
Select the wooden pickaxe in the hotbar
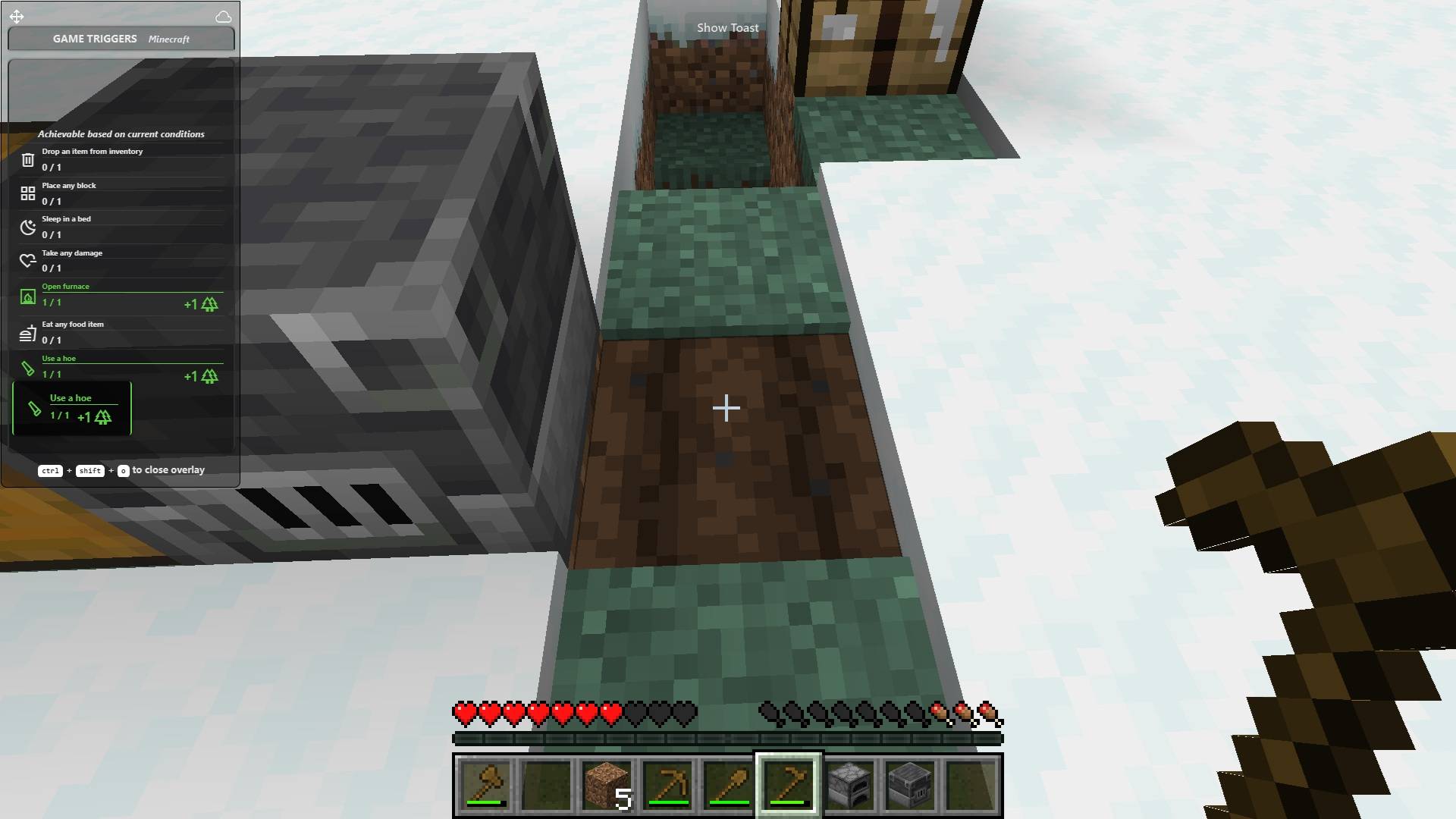pos(667,785)
